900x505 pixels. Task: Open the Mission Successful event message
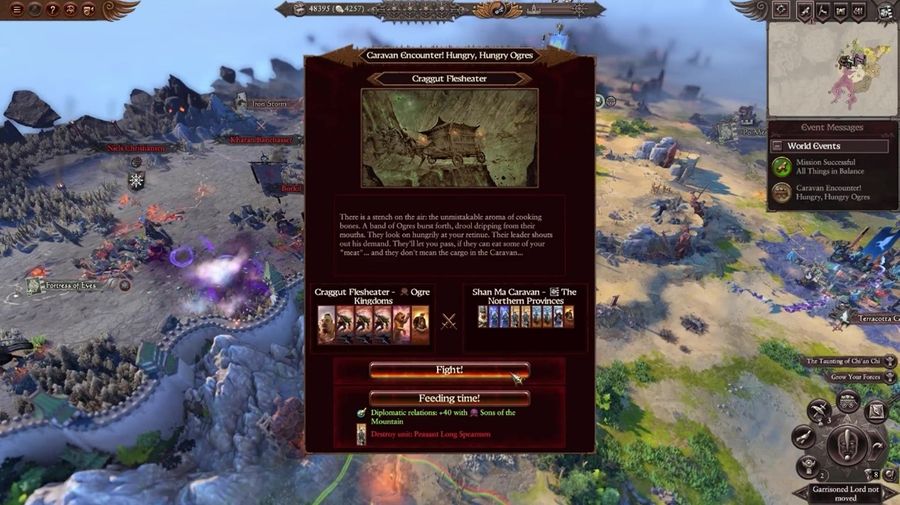[831, 166]
